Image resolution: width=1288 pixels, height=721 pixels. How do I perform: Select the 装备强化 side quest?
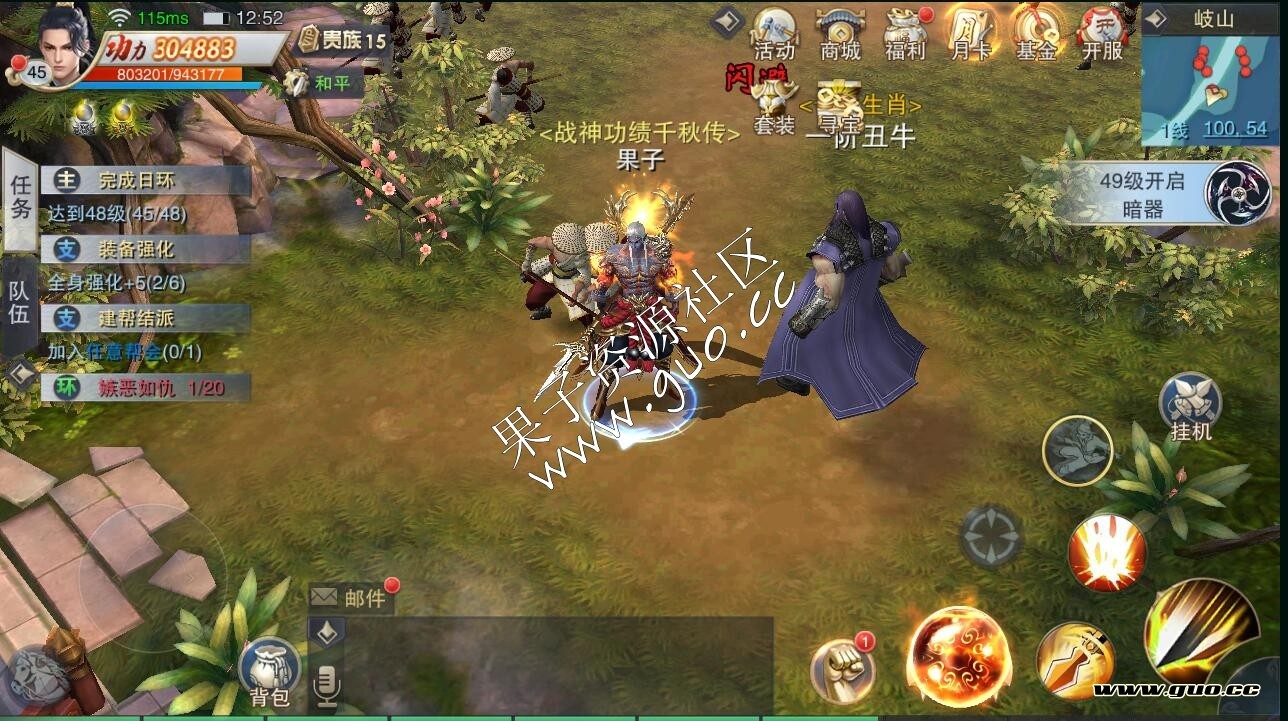click(145, 249)
